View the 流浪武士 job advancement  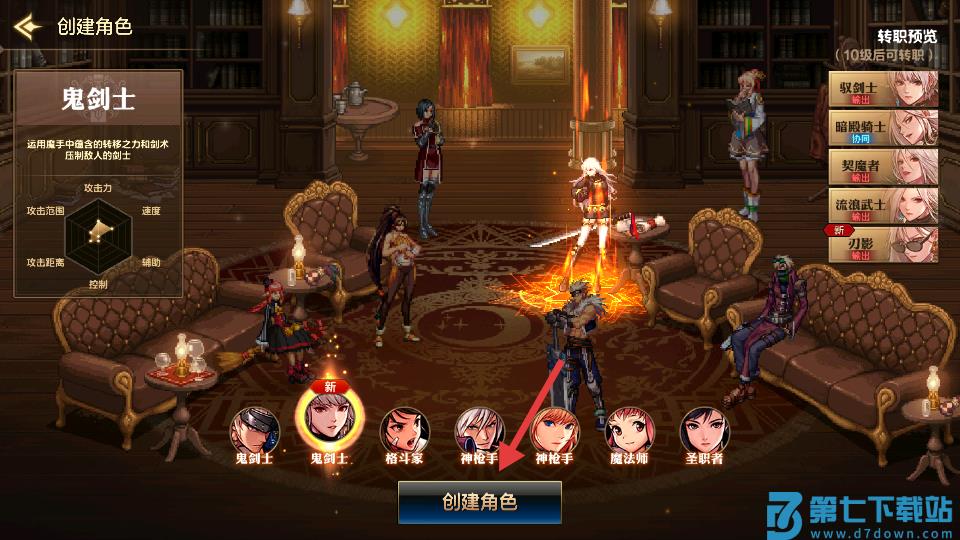pyautogui.click(x=884, y=206)
